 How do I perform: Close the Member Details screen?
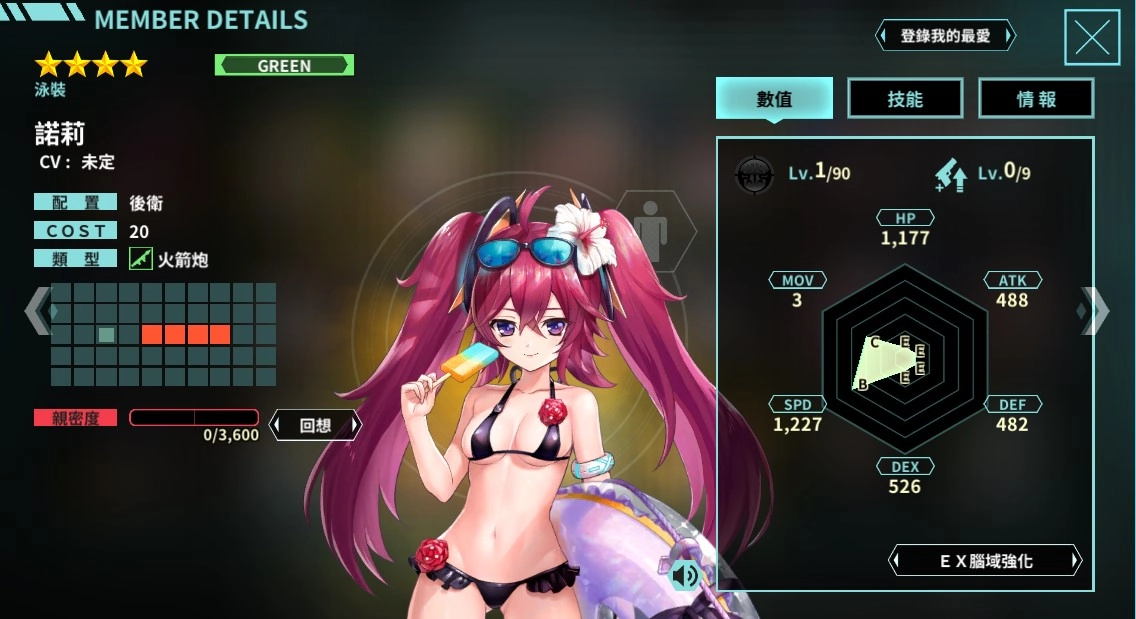coord(1091,37)
